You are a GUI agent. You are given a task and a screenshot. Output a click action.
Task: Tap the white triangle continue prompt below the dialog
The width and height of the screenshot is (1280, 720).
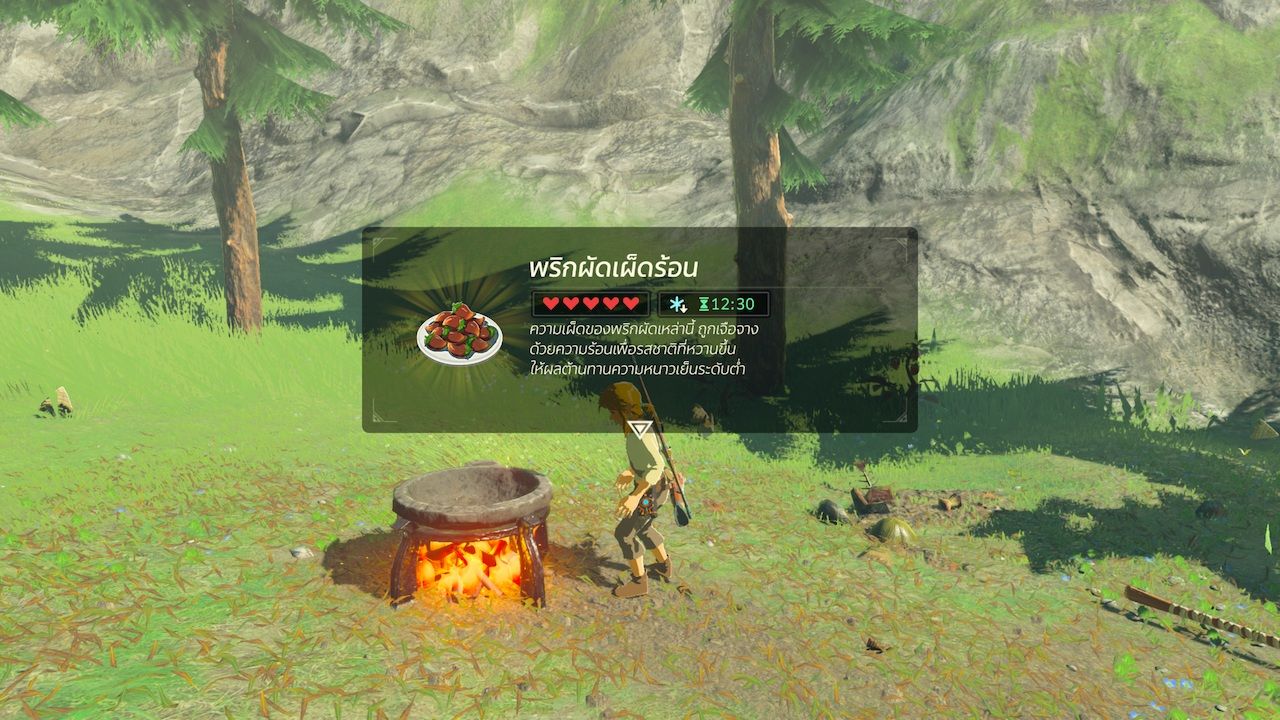point(639,429)
